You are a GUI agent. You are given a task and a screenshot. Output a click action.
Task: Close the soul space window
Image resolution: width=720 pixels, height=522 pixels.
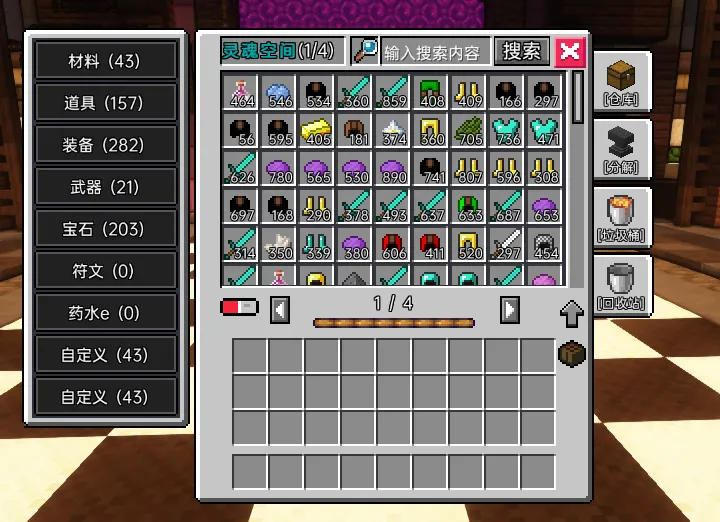click(x=570, y=52)
